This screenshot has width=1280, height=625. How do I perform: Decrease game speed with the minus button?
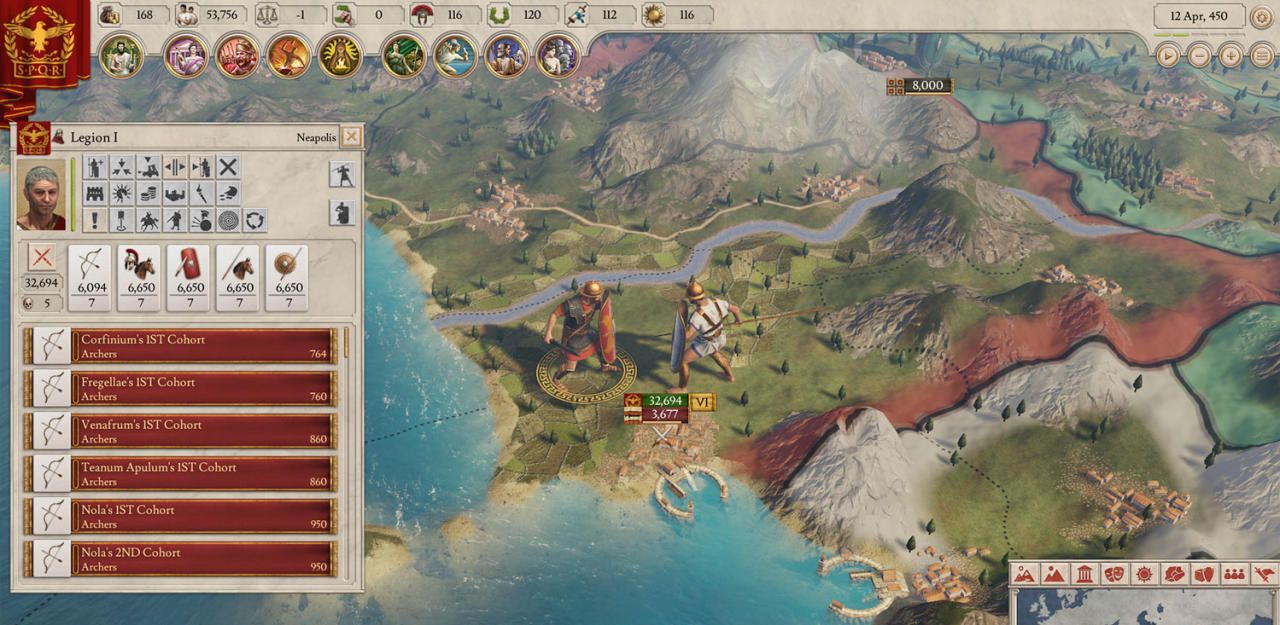(1199, 56)
